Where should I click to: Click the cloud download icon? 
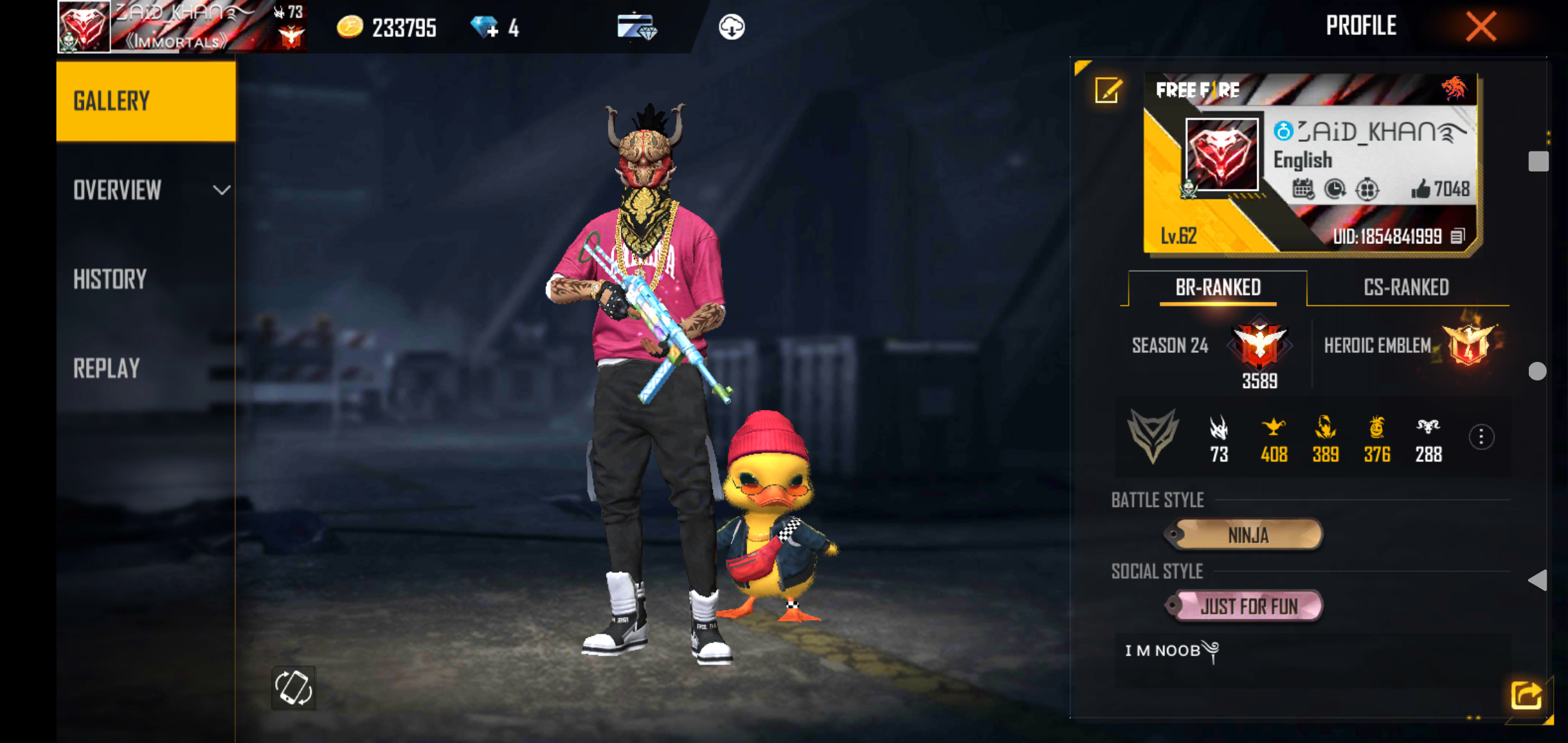point(731,28)
